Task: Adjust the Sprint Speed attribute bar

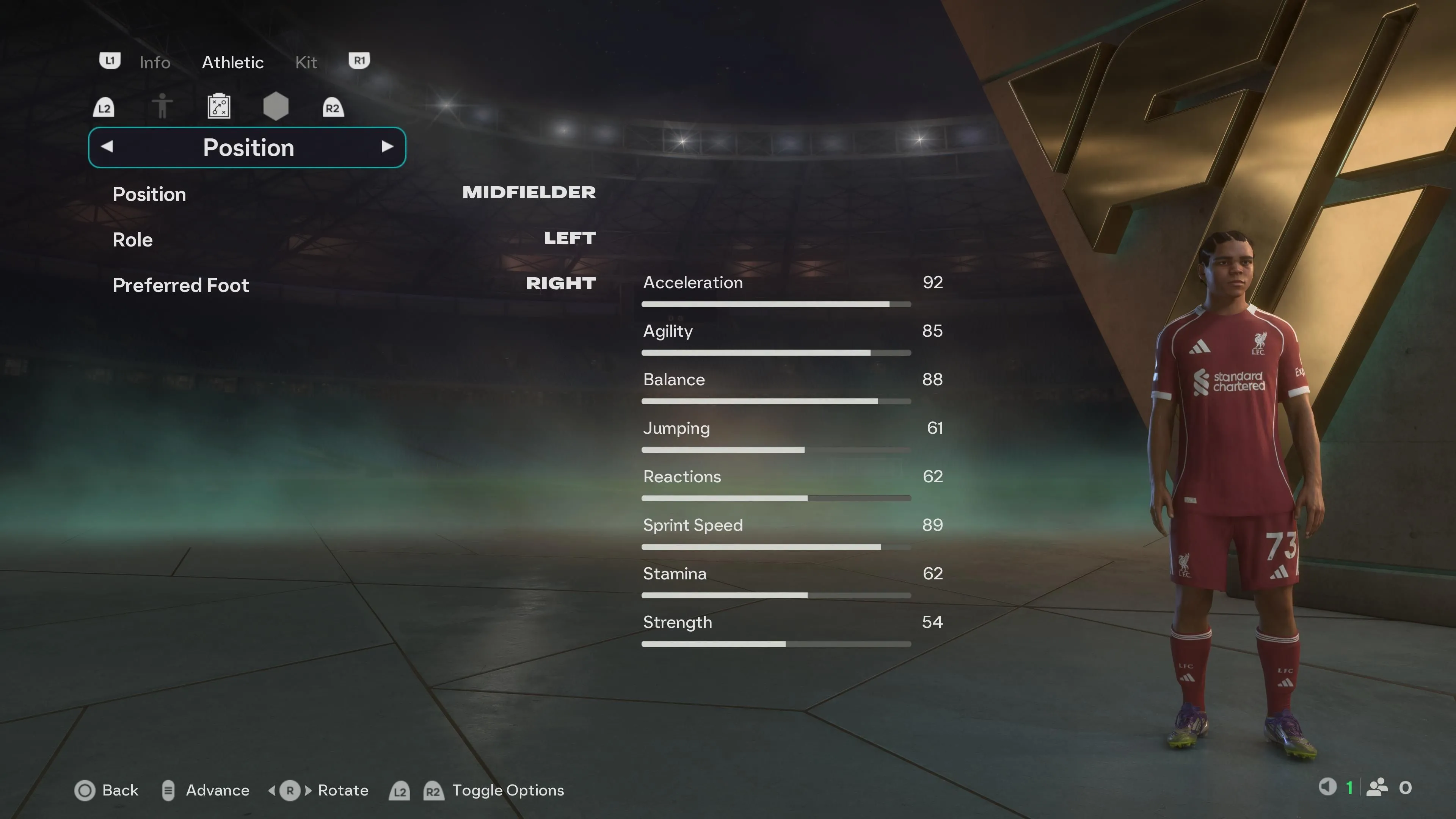Action: (775, 547)
